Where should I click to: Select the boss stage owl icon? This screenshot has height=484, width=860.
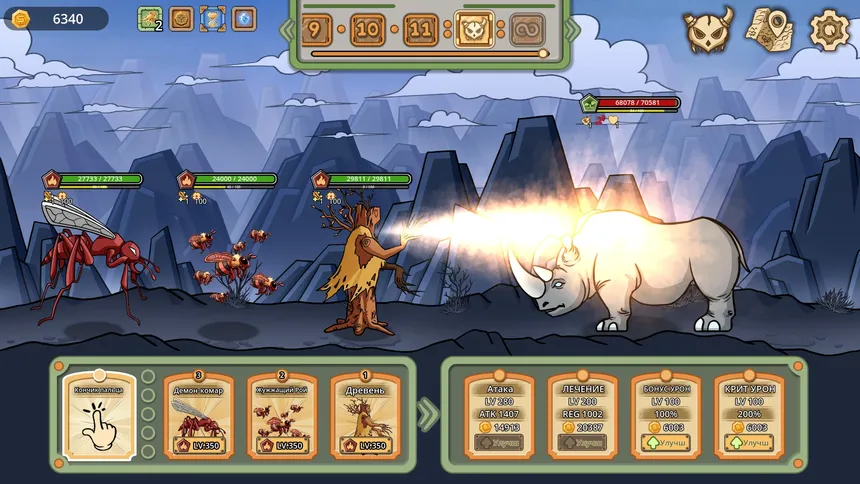(x=473, y=30)
